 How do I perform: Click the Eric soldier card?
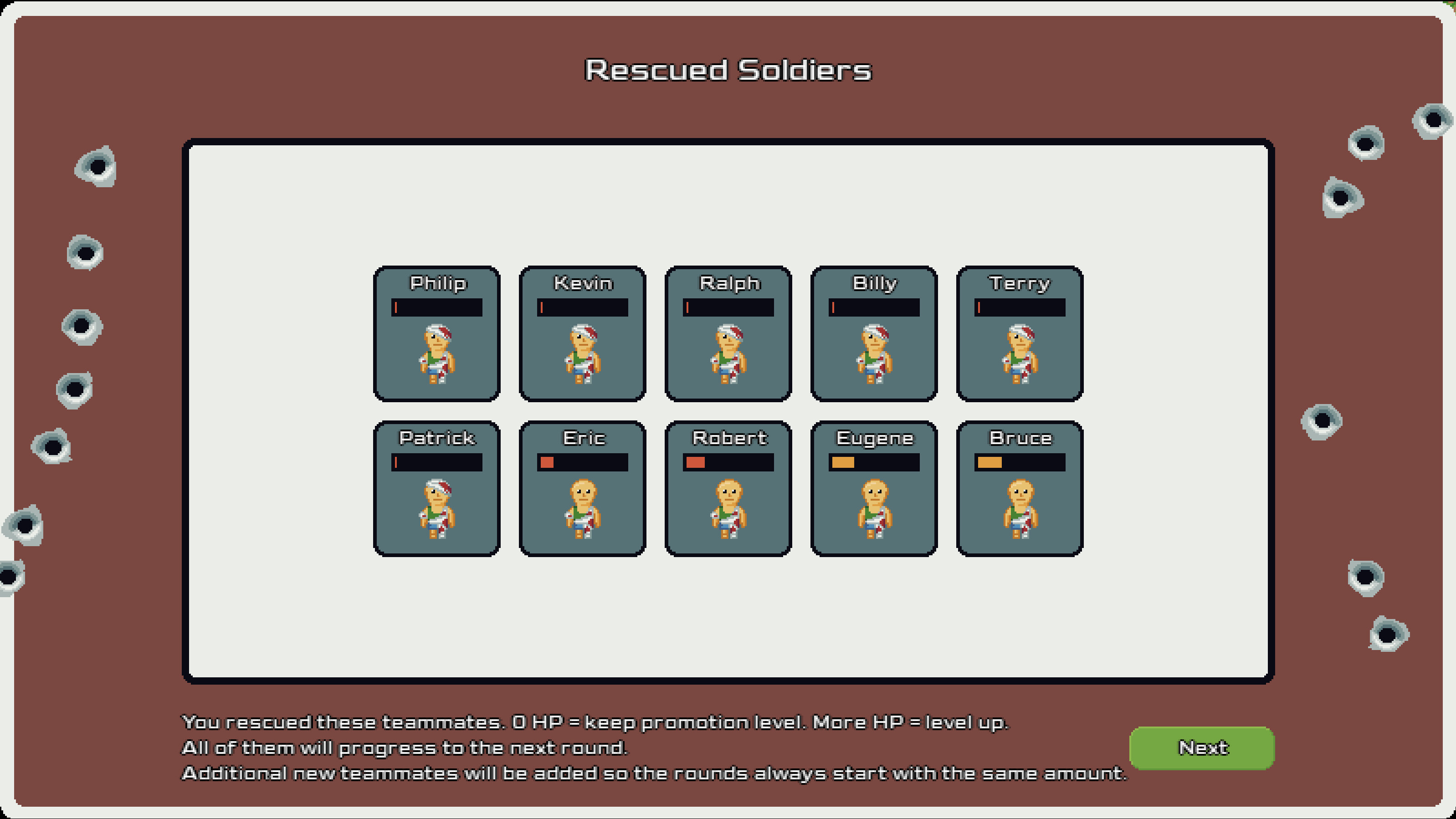(x=582, y=486)
